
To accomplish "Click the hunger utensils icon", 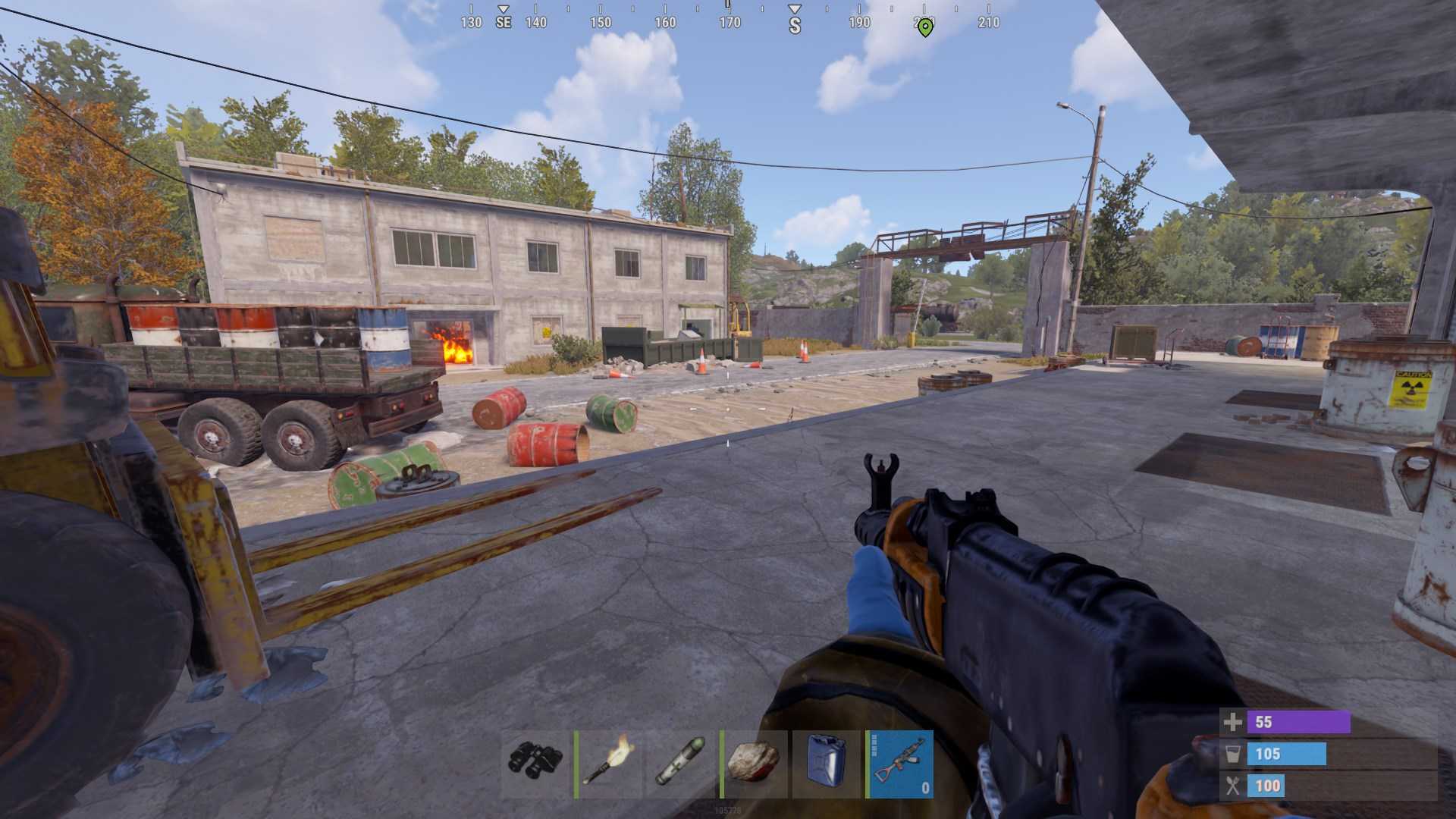I will point(1232,786).
